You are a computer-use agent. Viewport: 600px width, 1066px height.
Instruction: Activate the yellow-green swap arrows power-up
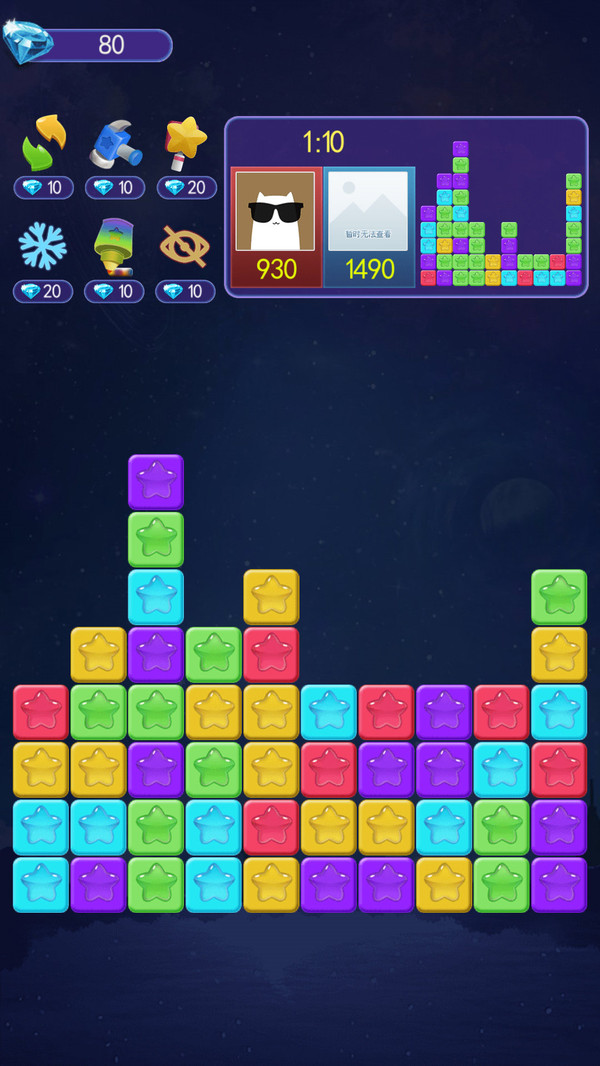pos(43,144)
